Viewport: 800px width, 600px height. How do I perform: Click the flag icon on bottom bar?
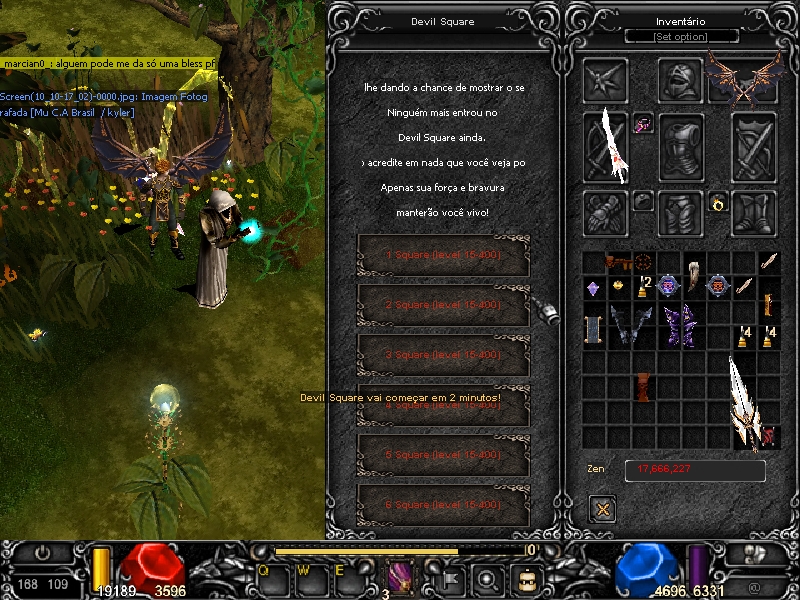tap(451, 578)
